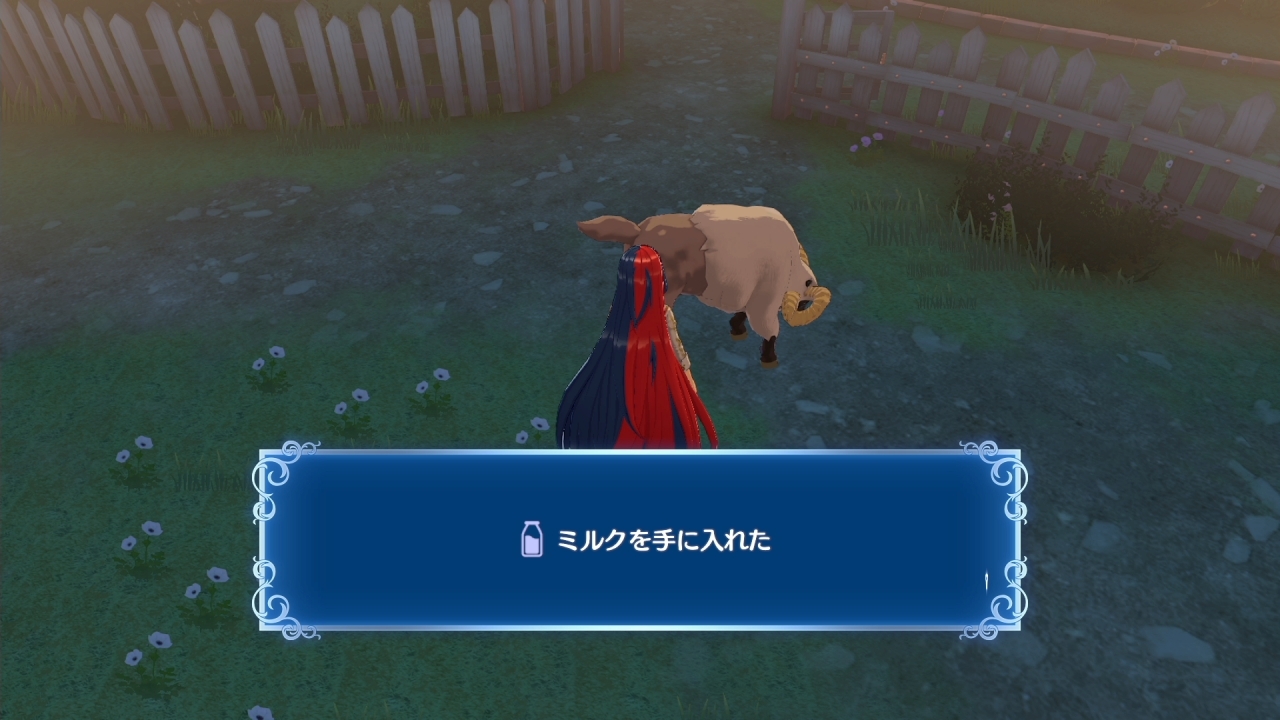Advance dialog using the blinking cursor marker
The width and height of the screenshot is (1280, 720).
987,581
